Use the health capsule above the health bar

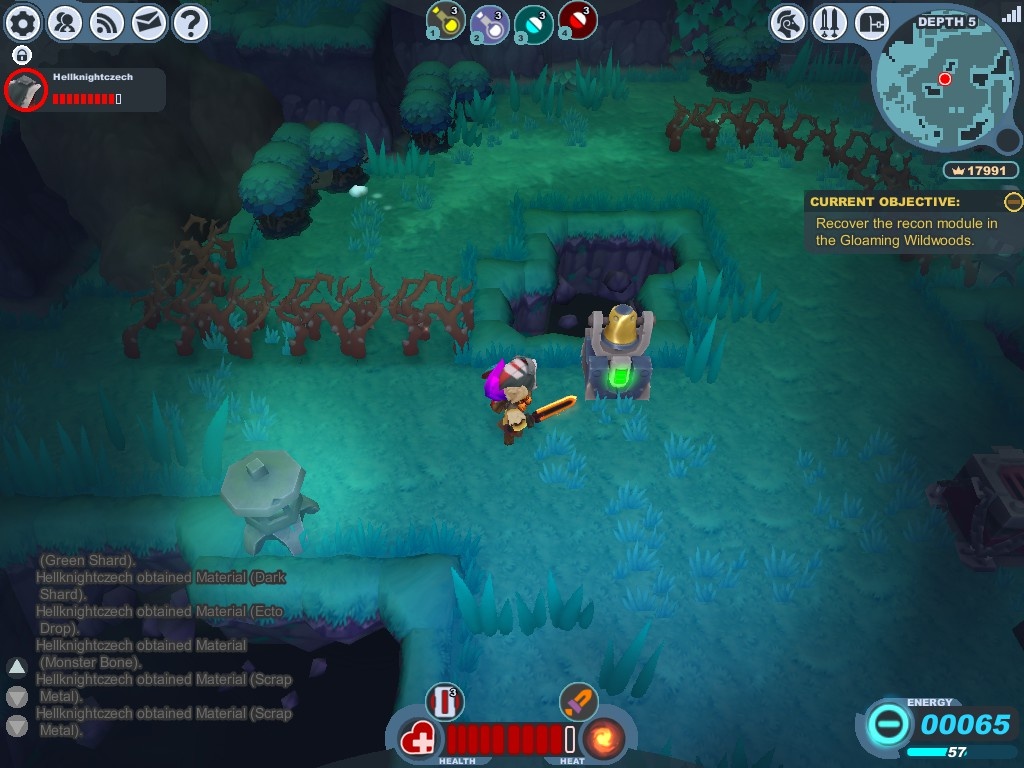coord(445,701)
